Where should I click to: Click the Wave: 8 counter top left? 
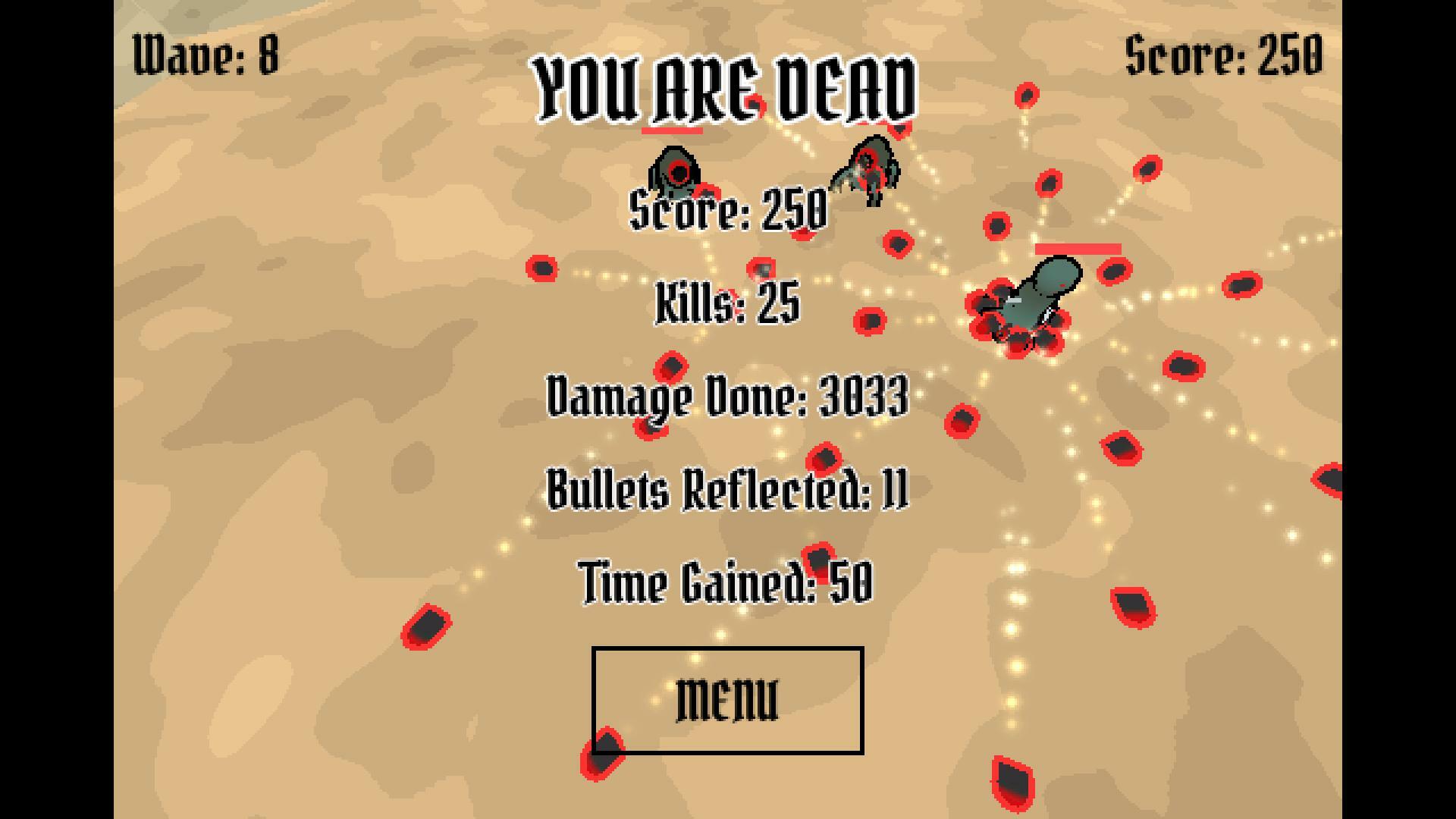[205, 52]
